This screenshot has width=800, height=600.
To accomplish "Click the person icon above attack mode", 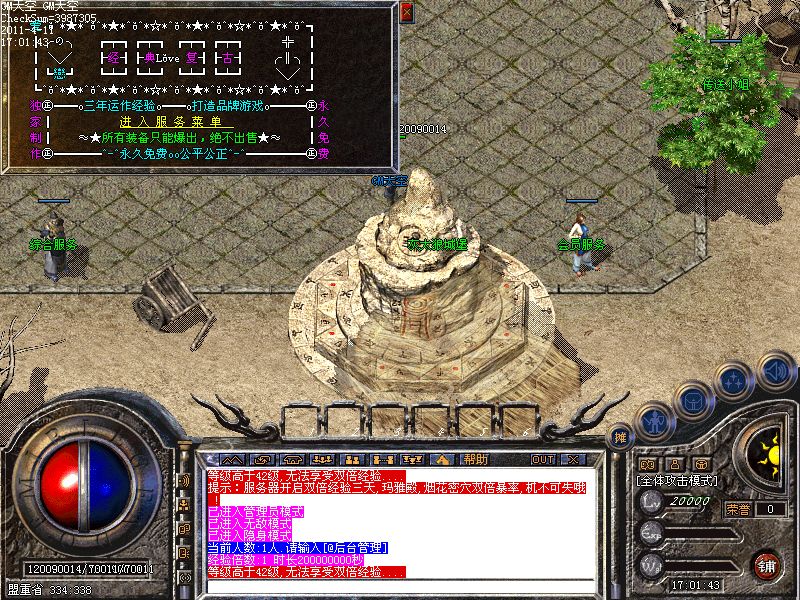I will tap(673, 464).
